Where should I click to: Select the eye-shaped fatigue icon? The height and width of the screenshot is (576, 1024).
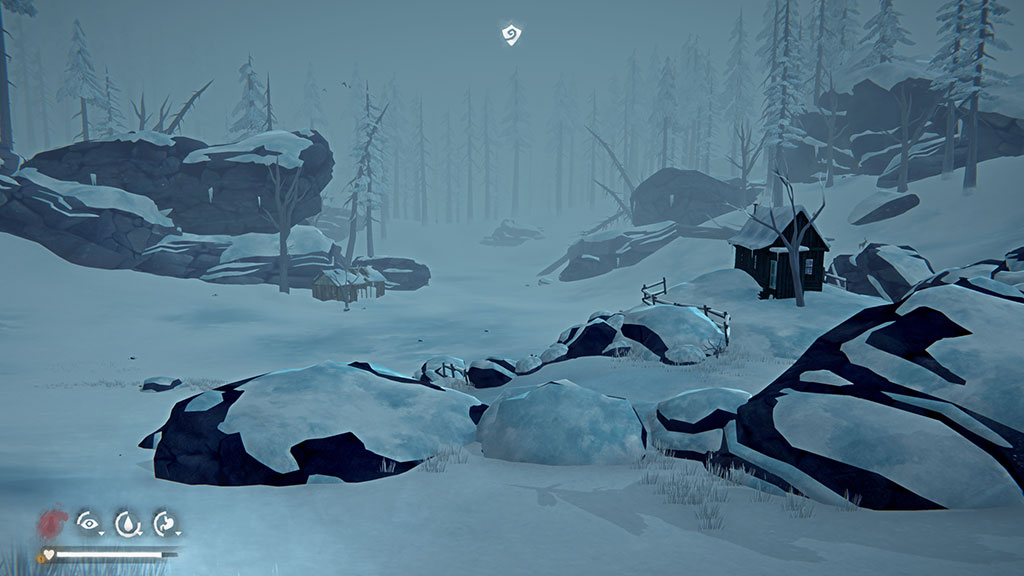(x=89, y=522)
